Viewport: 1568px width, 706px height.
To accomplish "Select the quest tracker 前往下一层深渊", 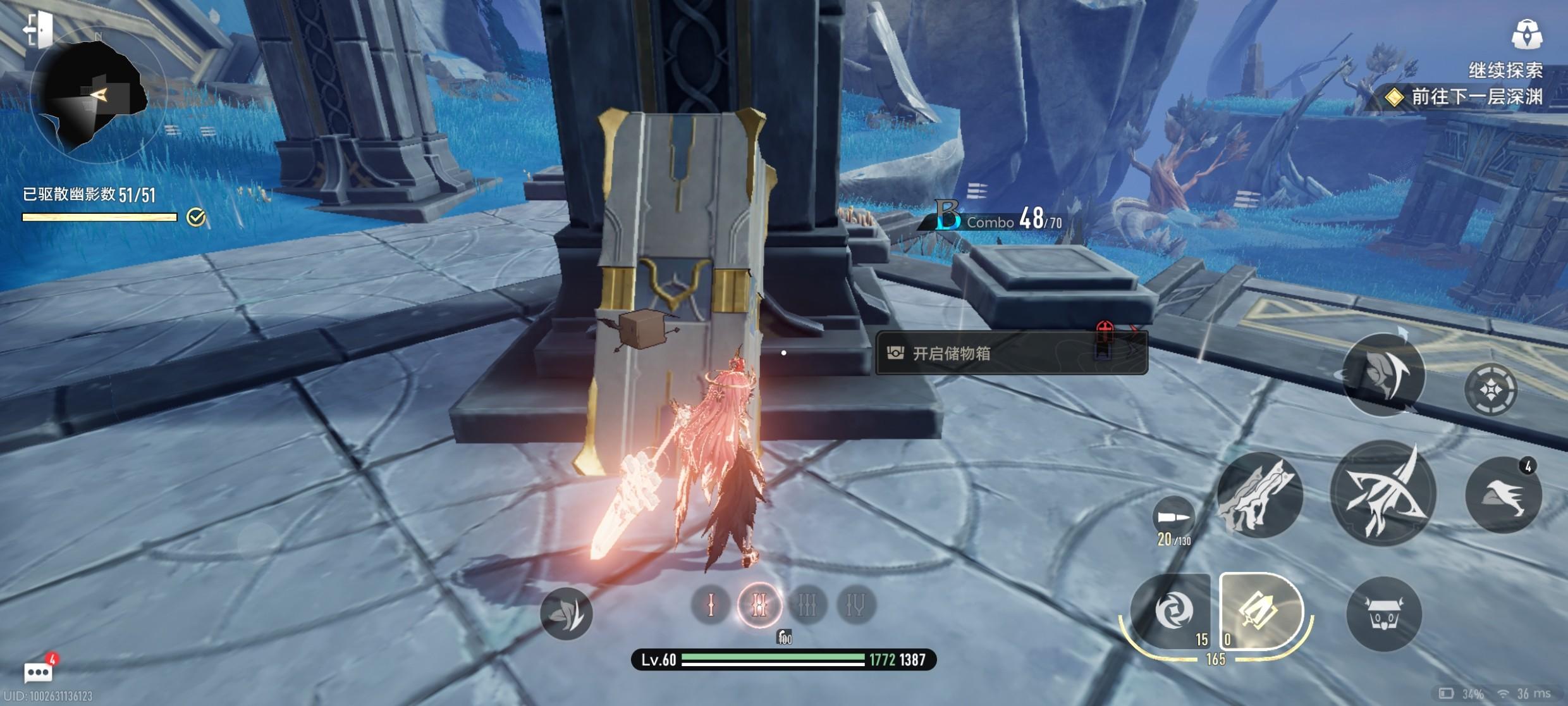I will pos(1467,97).
